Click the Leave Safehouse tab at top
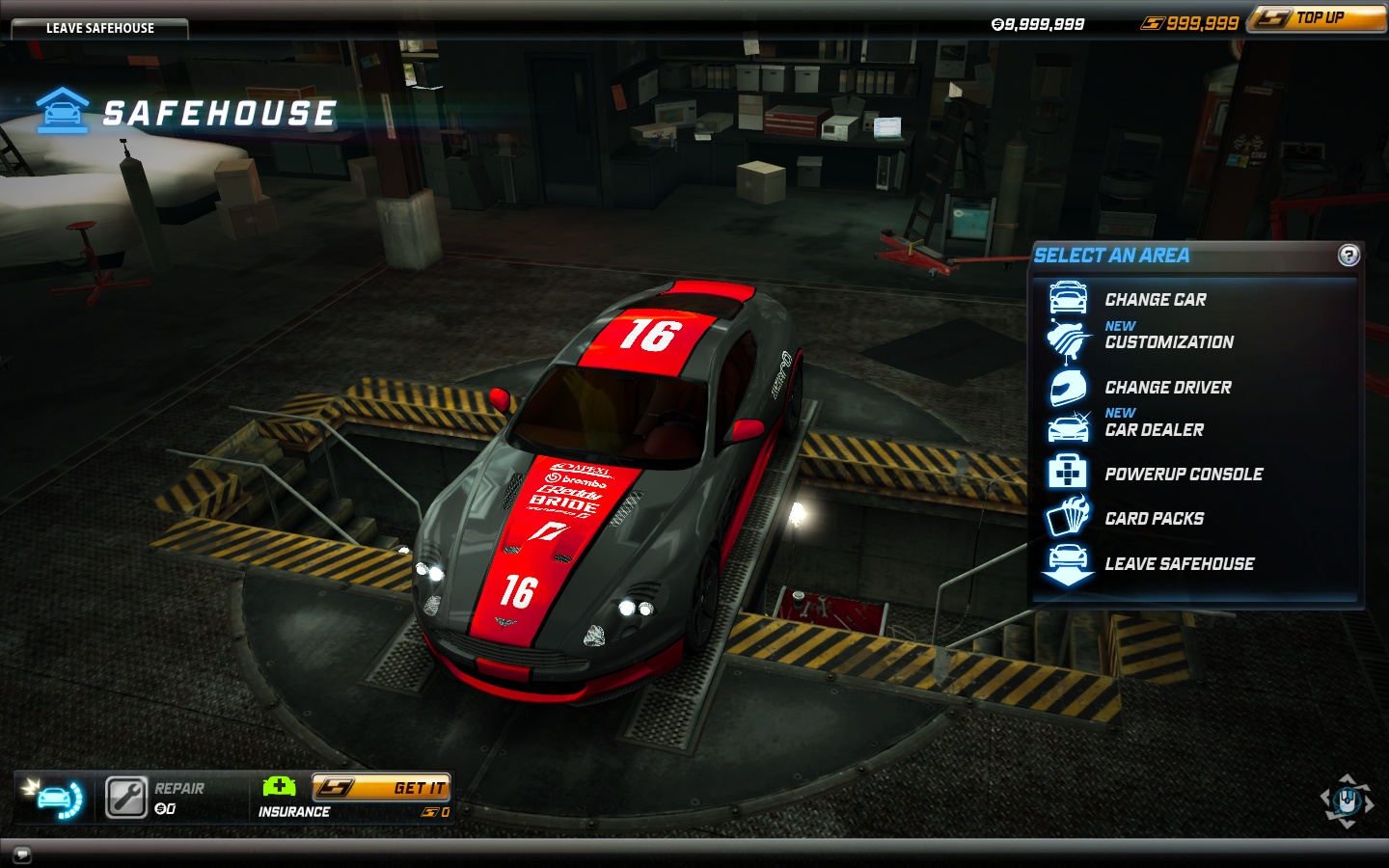 click(99, 28)
